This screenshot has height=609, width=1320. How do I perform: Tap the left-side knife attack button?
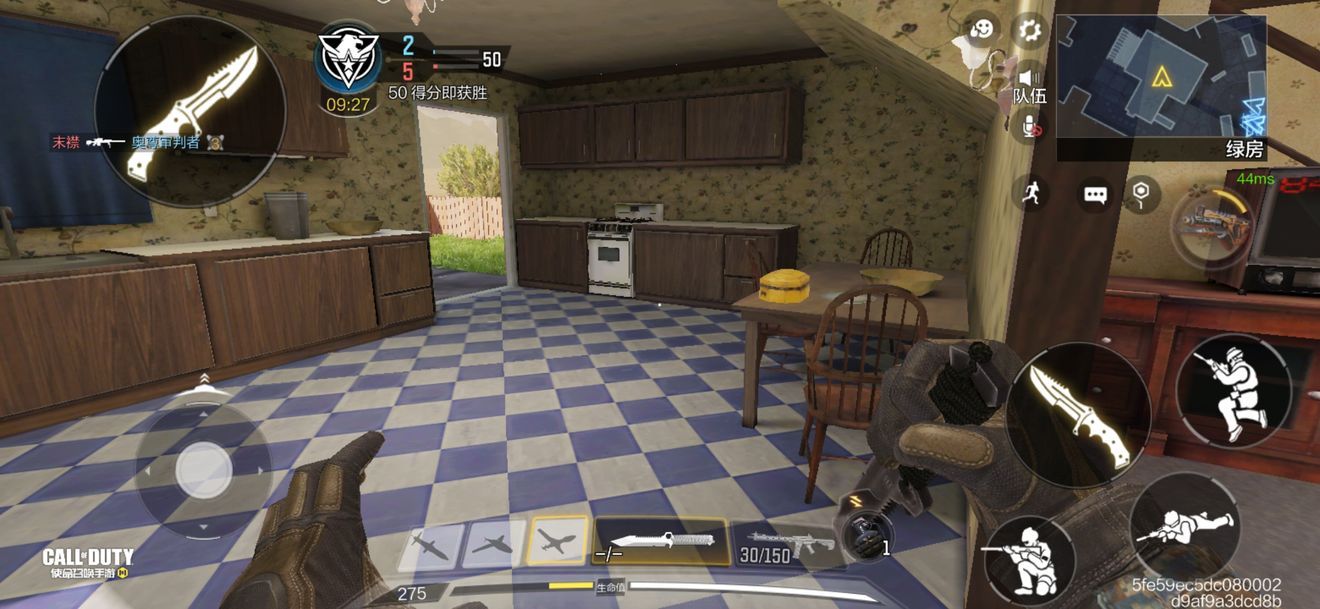tap(190, 110)
